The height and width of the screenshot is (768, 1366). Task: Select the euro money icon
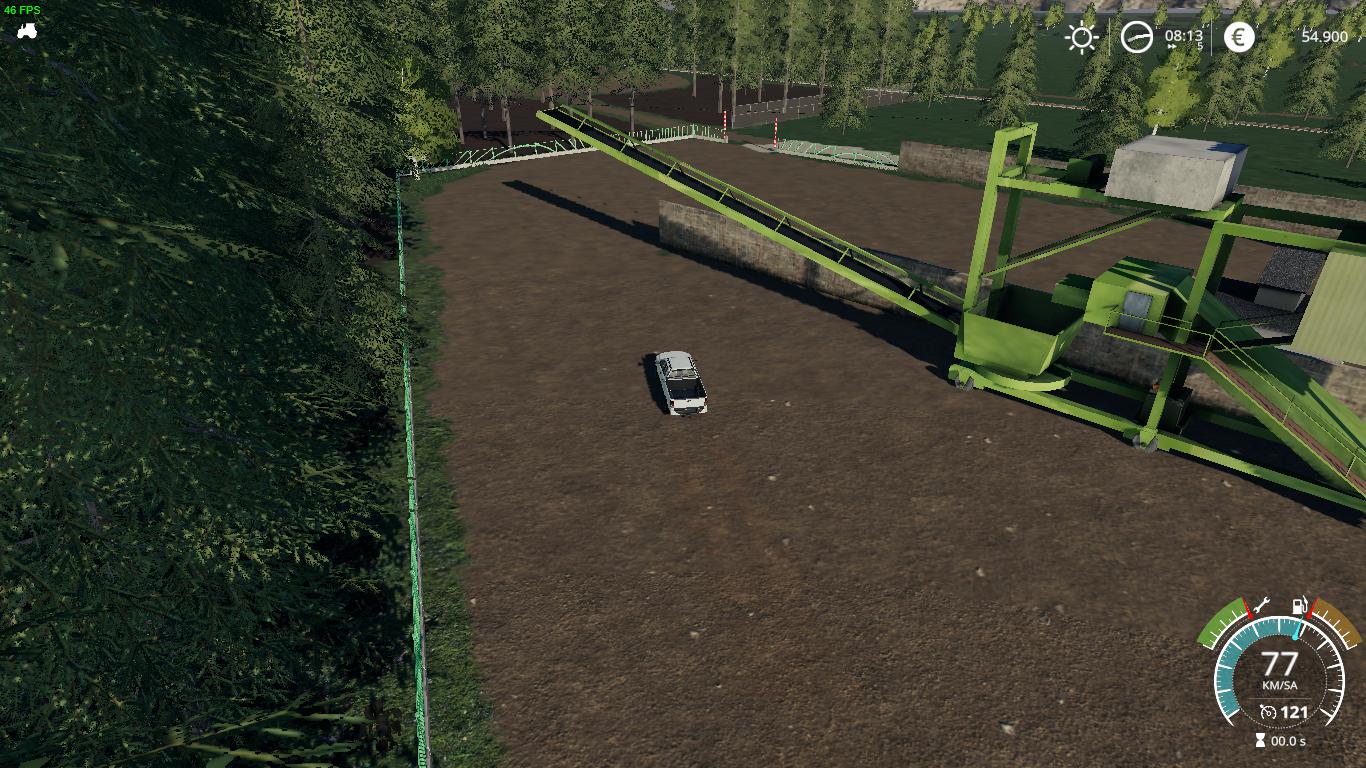coord(1239,38)
